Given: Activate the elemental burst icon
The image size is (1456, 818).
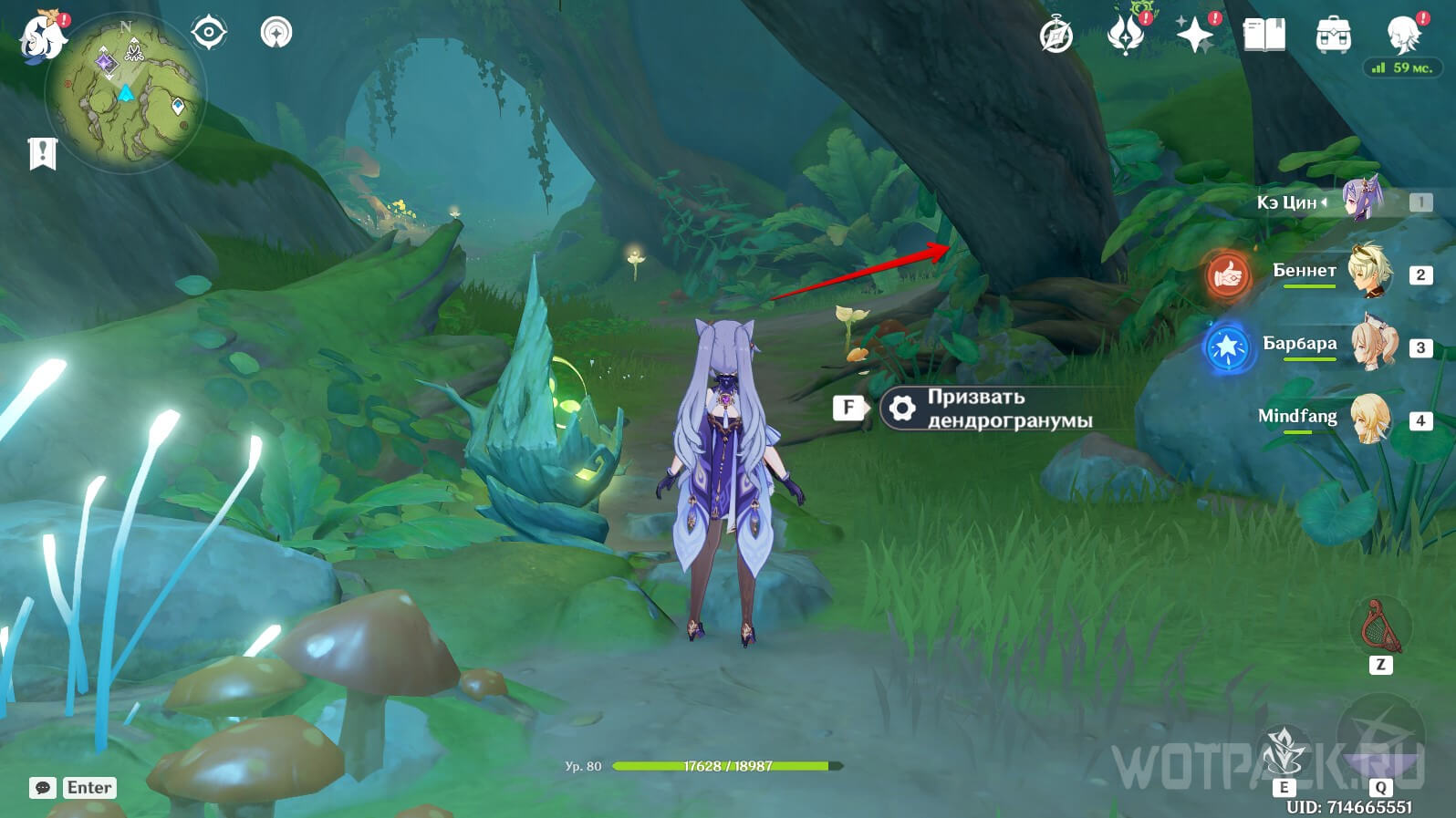Looking at the screenshot, I should [x=1380, y=739].
